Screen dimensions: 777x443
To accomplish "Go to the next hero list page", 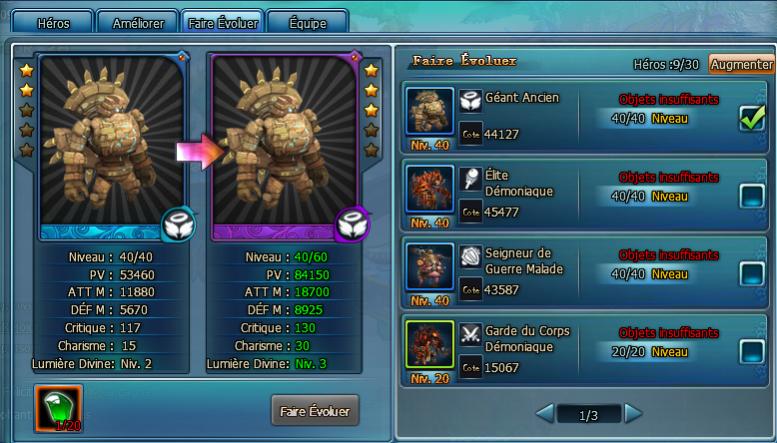I will 633,413.
